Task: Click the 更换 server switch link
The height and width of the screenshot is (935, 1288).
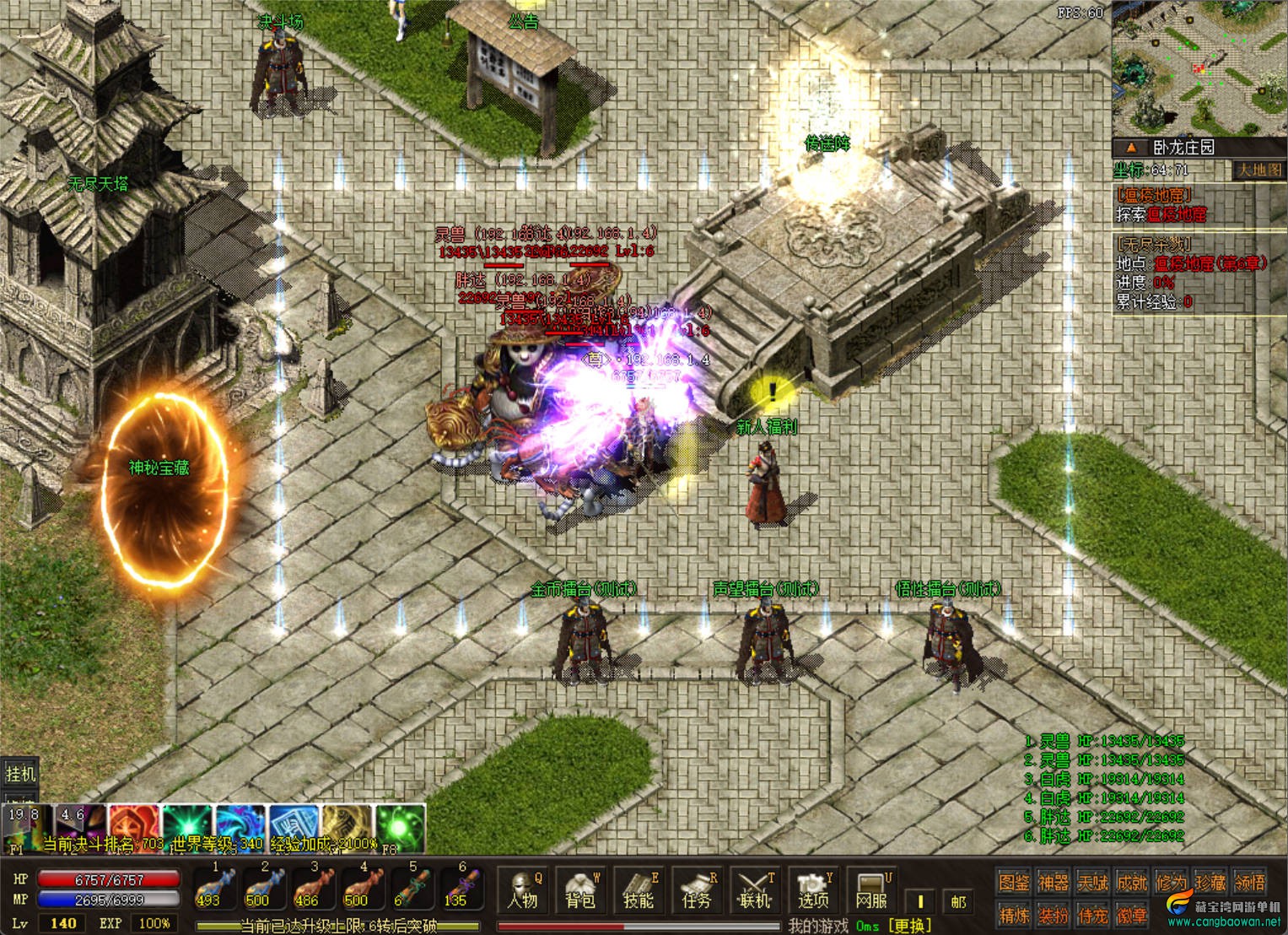Action: point(909,926)
